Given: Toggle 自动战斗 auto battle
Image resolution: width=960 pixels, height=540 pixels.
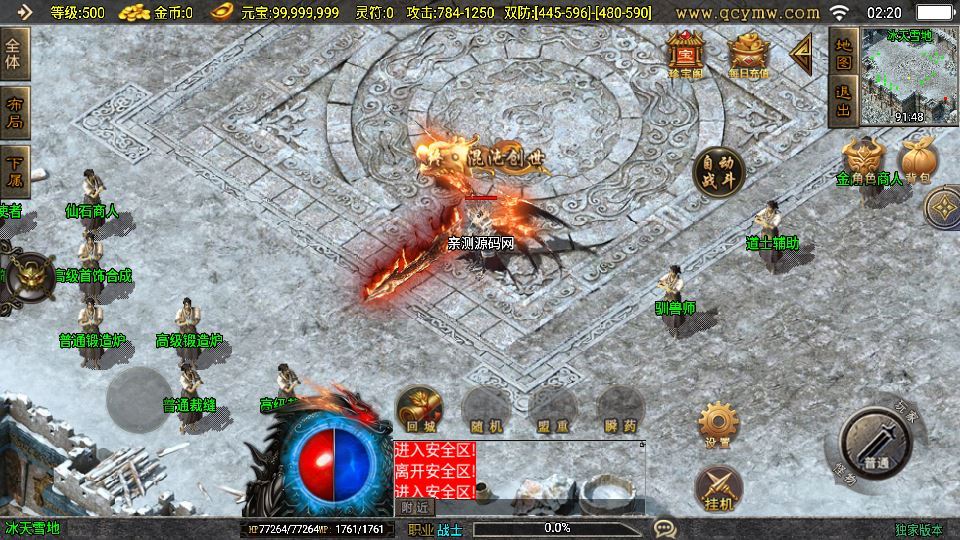Looking at the screenshot, I should (x=718, y=172).
